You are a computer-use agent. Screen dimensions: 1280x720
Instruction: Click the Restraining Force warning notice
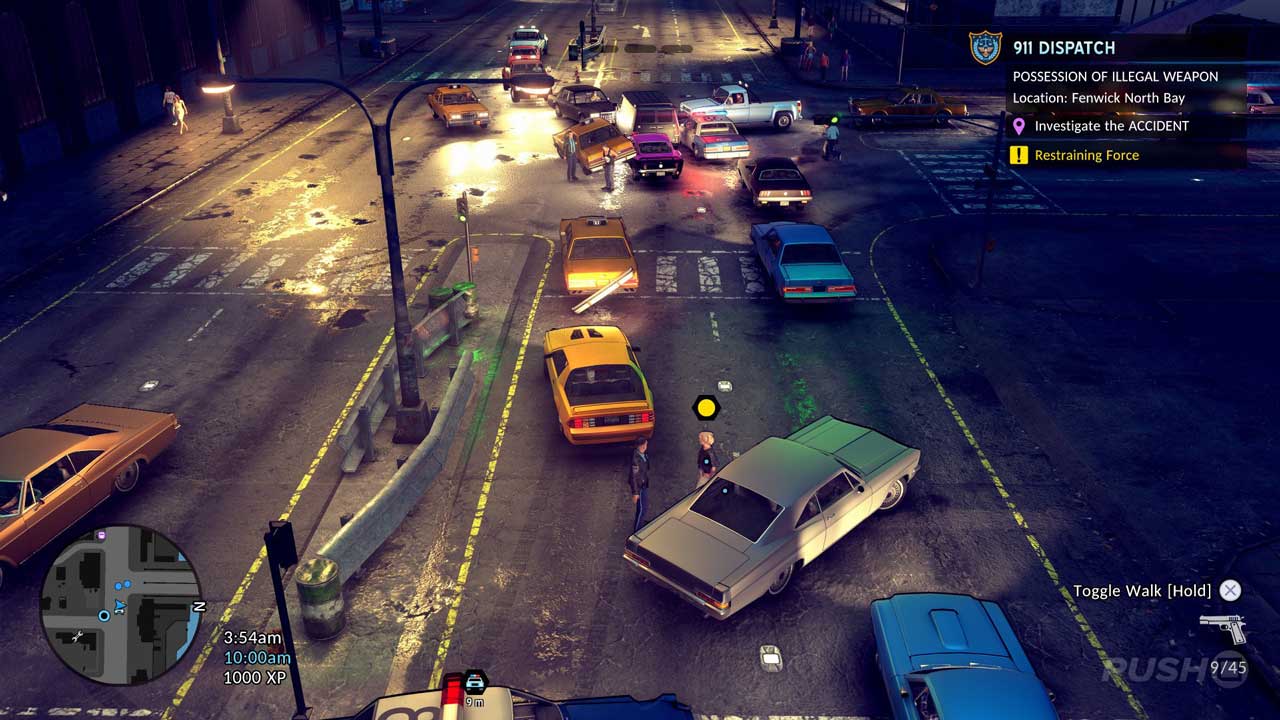(1086, 155)
